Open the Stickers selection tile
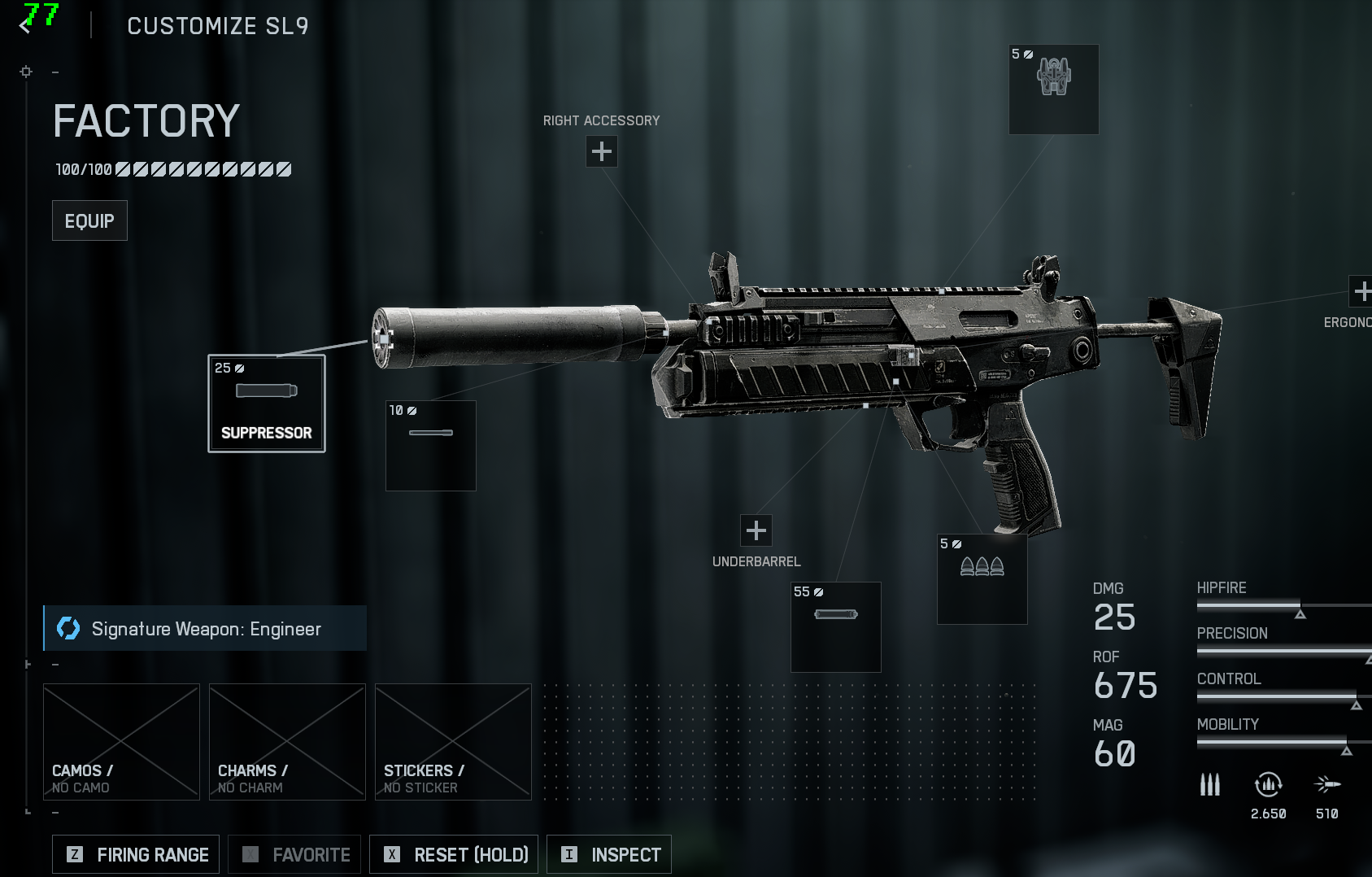The width and height of the screenshot is (1372, 877). click(x=453, y=742)
